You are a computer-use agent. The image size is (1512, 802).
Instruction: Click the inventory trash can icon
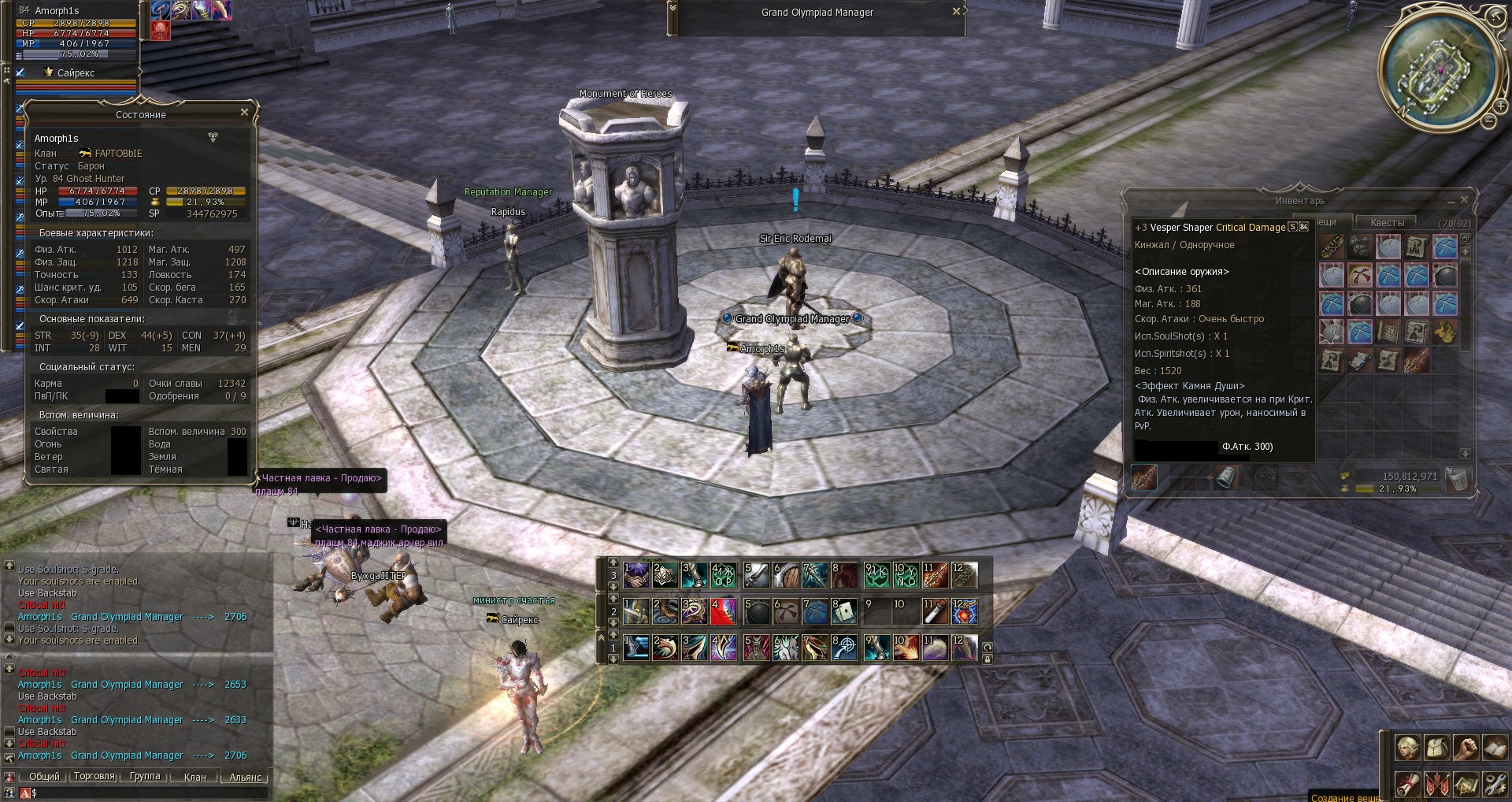coord(1458,479)
